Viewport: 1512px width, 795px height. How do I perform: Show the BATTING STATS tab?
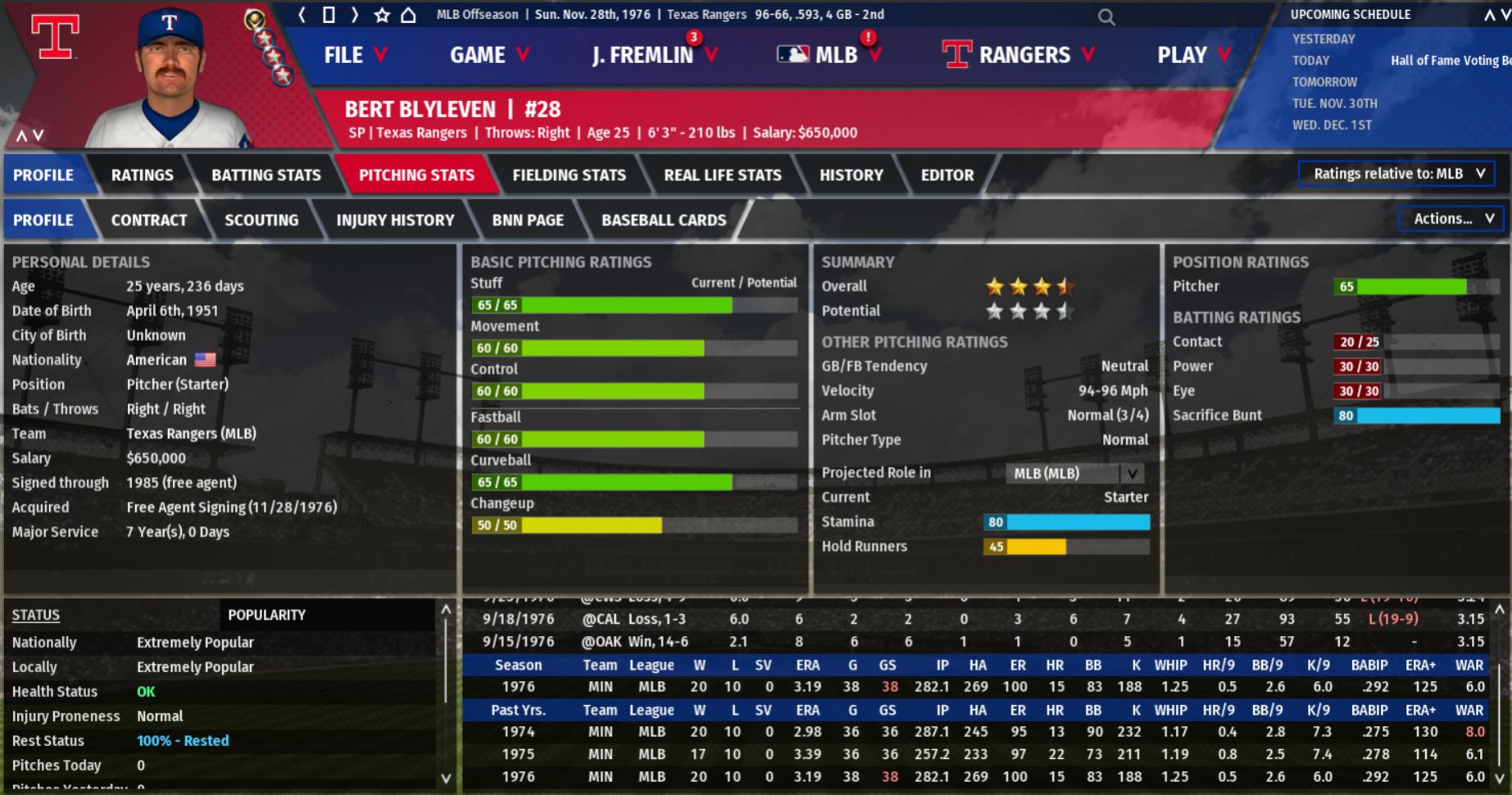[266, 175]
